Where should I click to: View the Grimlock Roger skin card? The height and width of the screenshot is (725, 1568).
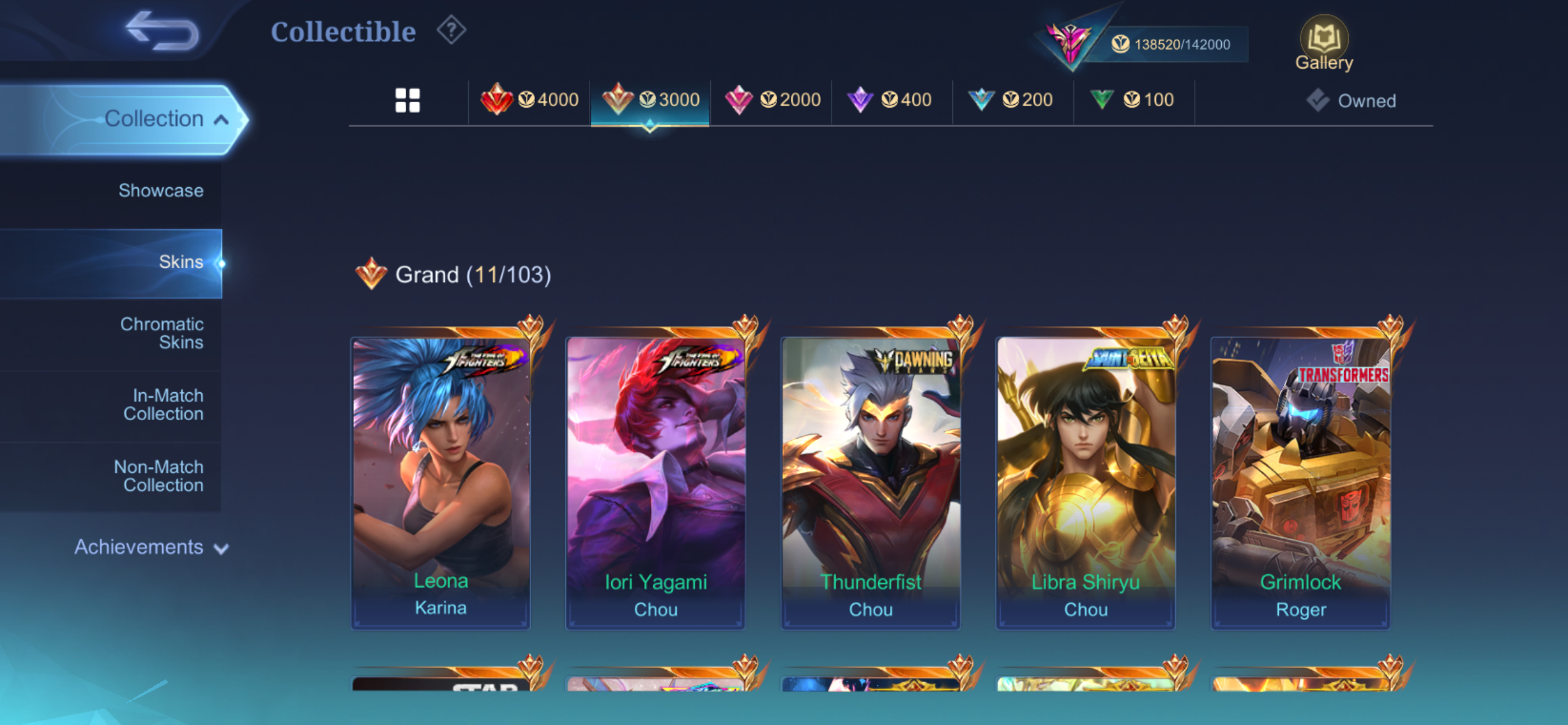click(1300, 483)
